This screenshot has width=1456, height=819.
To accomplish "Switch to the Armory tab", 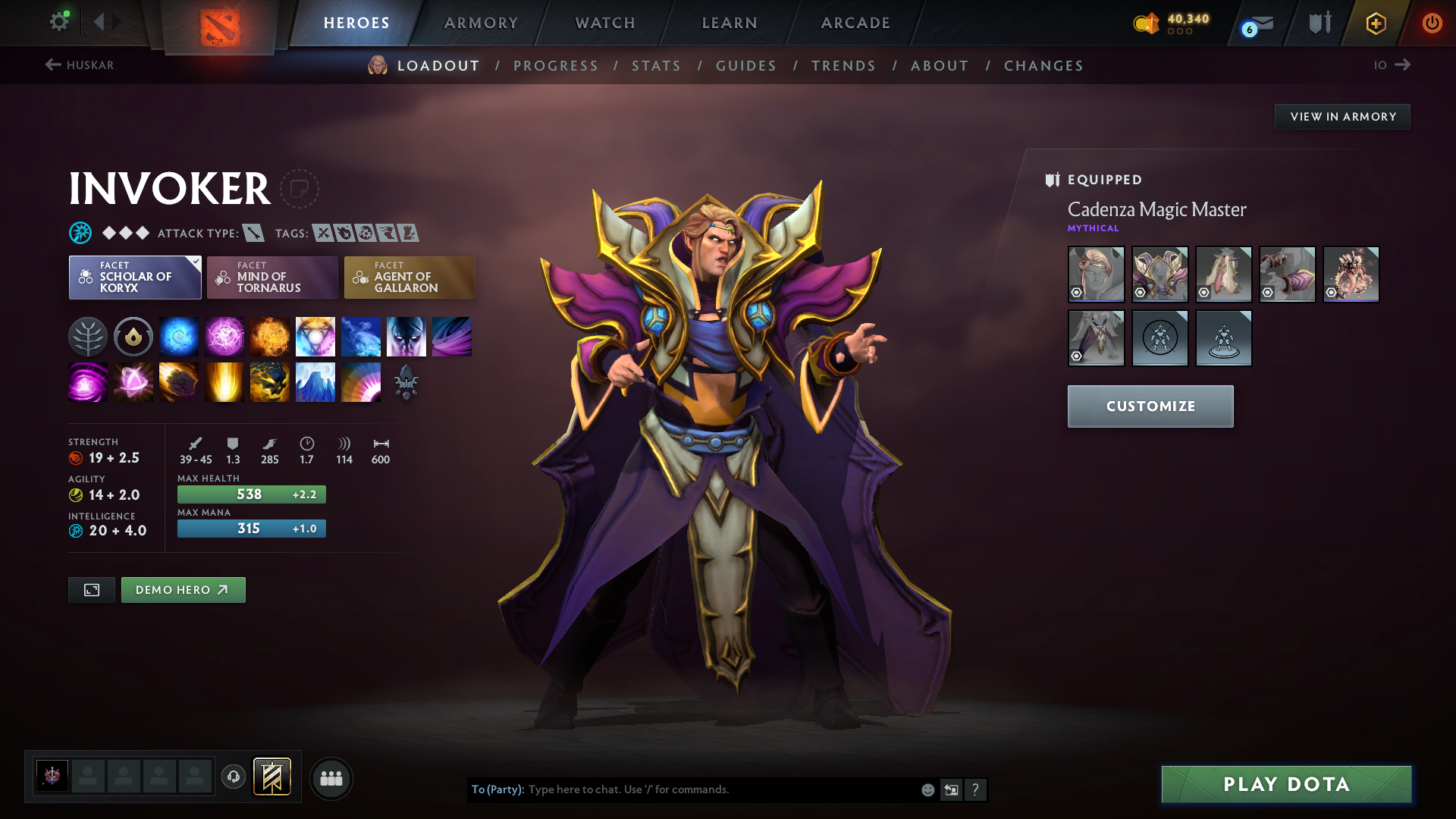I will pyautogui.click(x=481, y=23).
